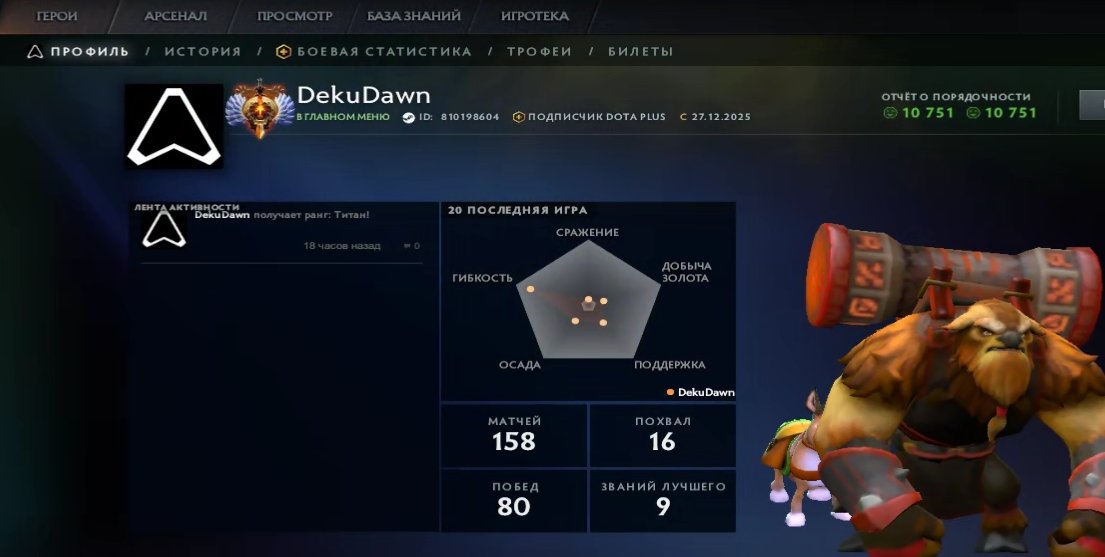The image size is (1105, 557).
Task: Show the Трофеи tab
Action: (x=539, y=52)
